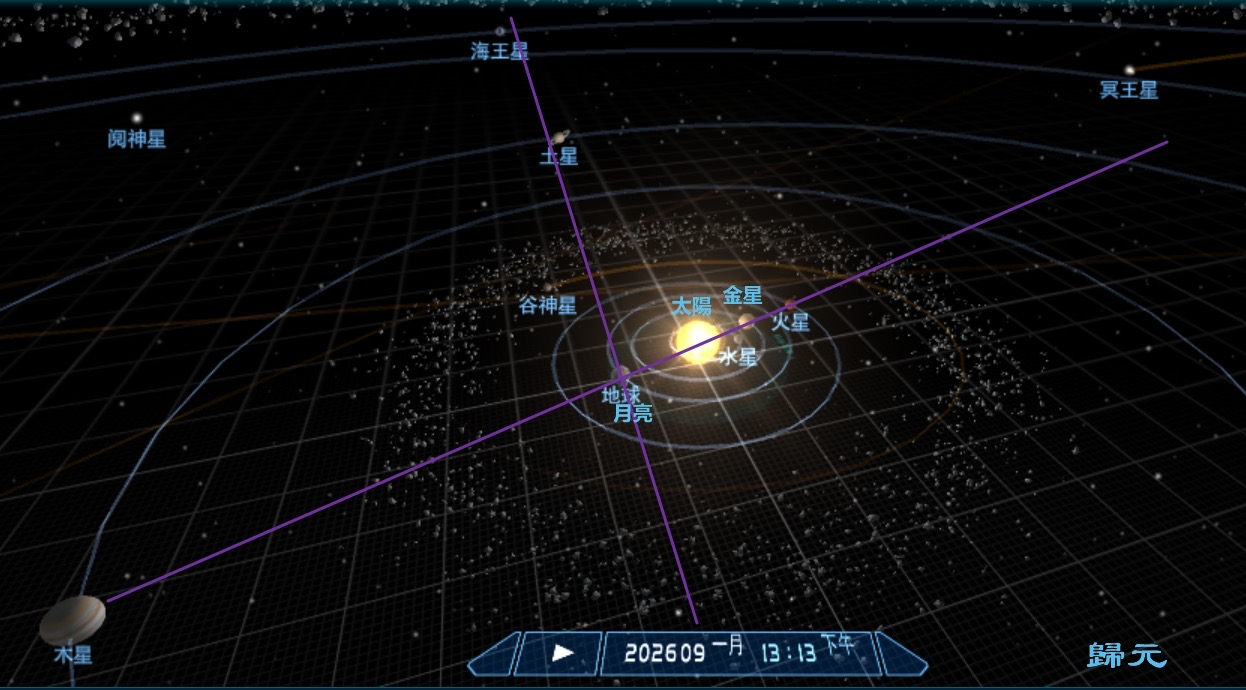
Task: Select the 冥王星 (Pluto) label
Action: (x=1129, y=90)
